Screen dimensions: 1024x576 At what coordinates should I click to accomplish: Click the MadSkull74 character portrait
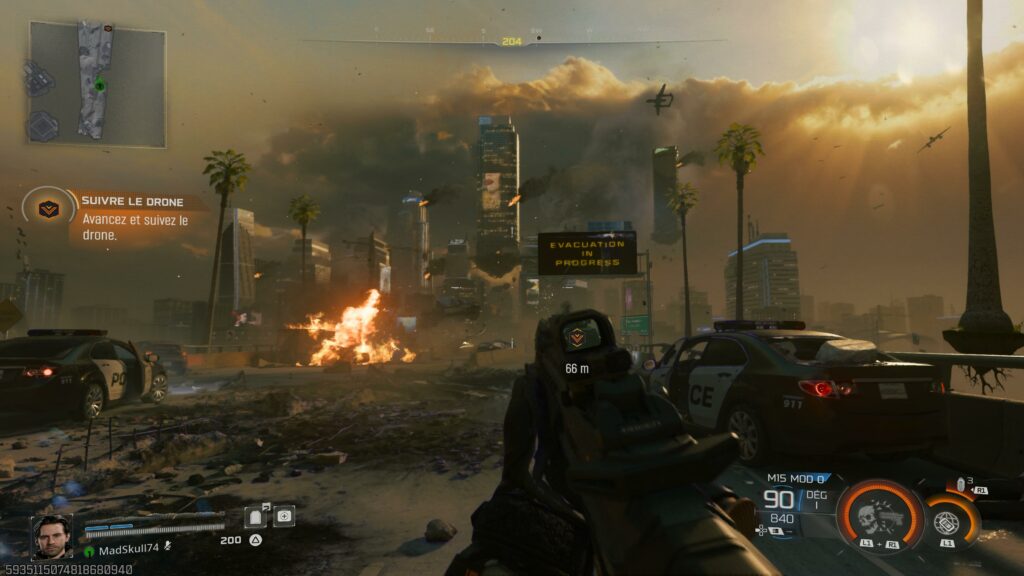point(51,536)
